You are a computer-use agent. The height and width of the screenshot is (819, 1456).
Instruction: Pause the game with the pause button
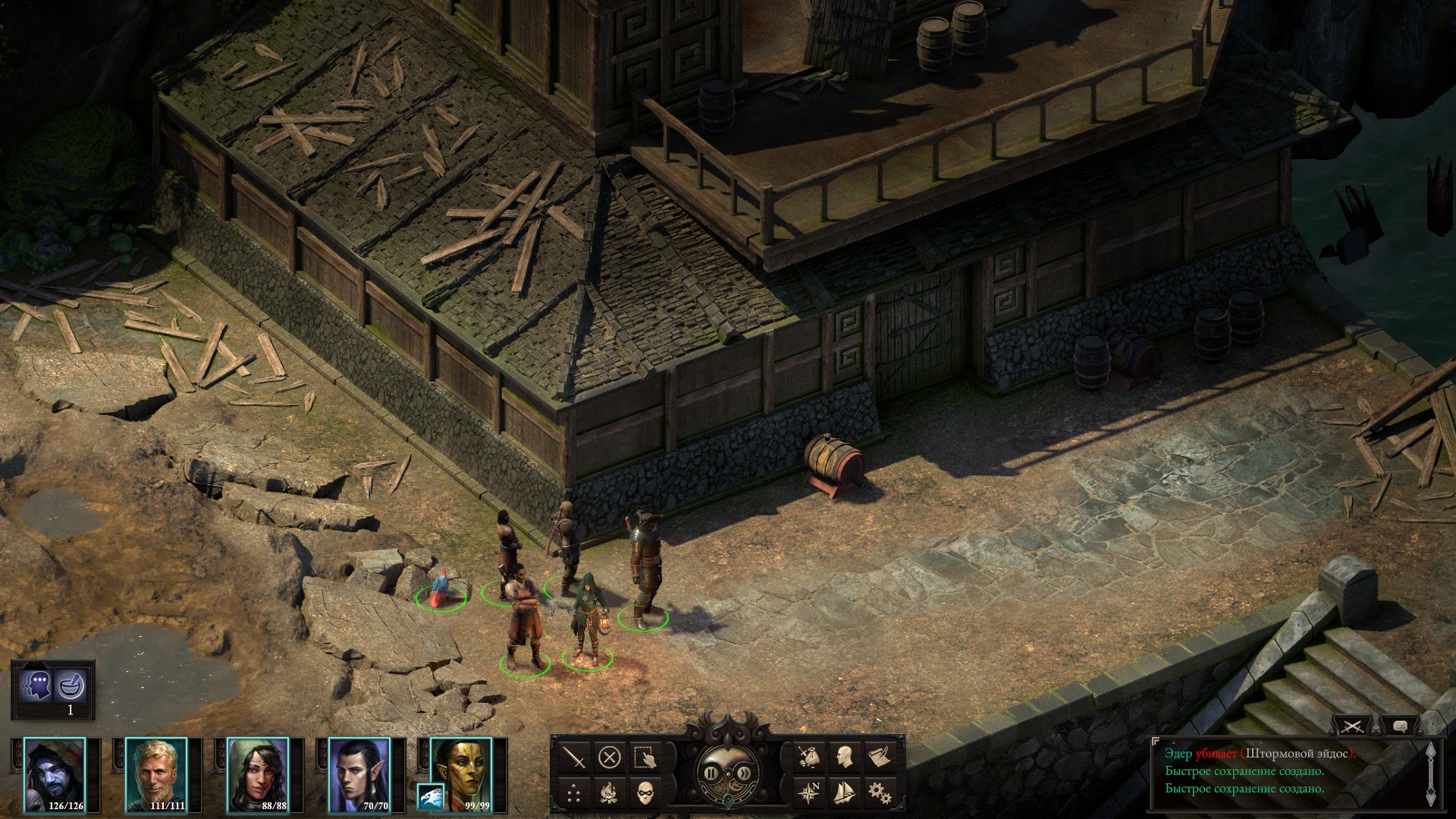click(x=713, y=773)
